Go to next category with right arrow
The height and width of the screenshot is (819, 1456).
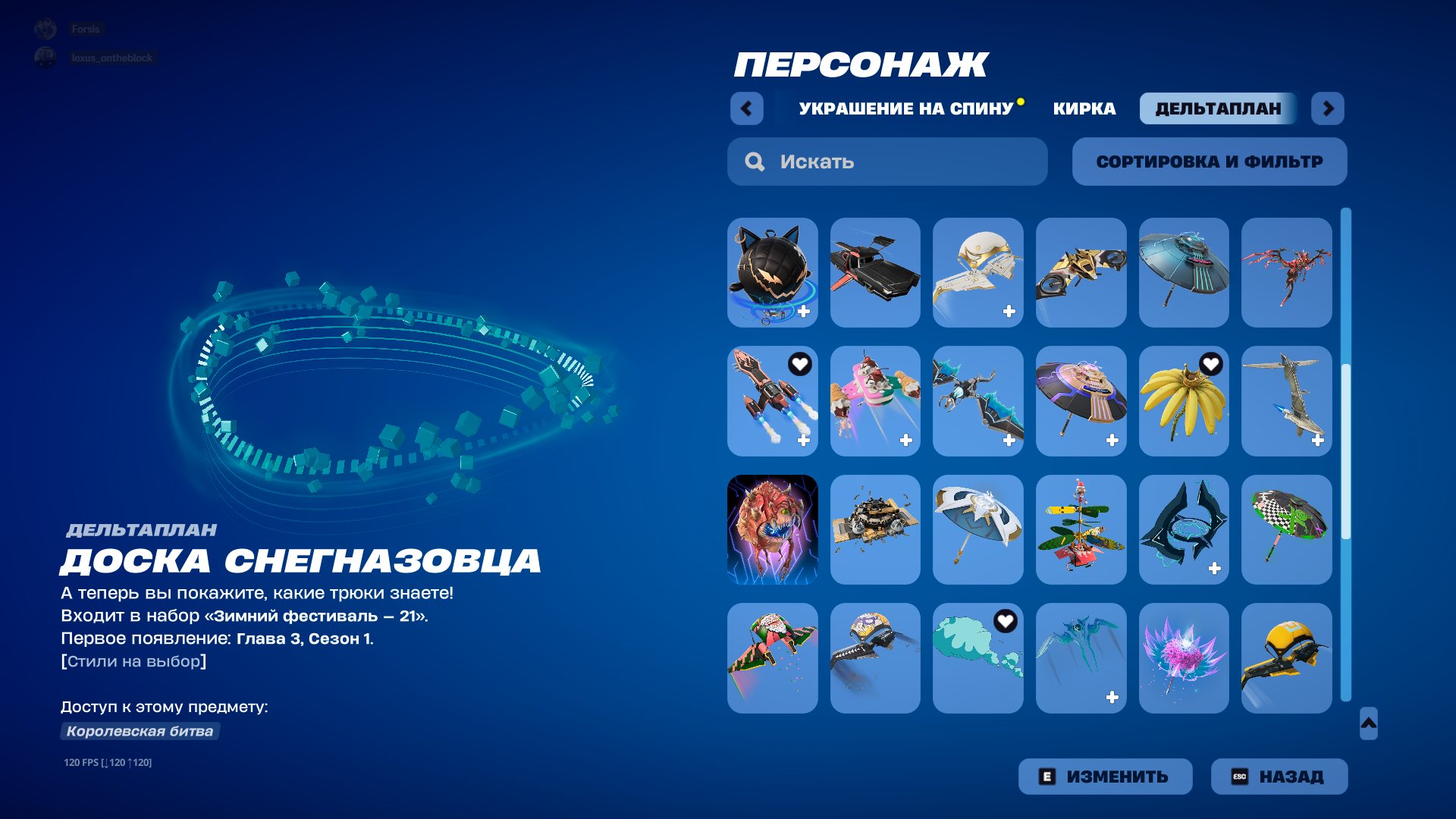click(1327, 108)
